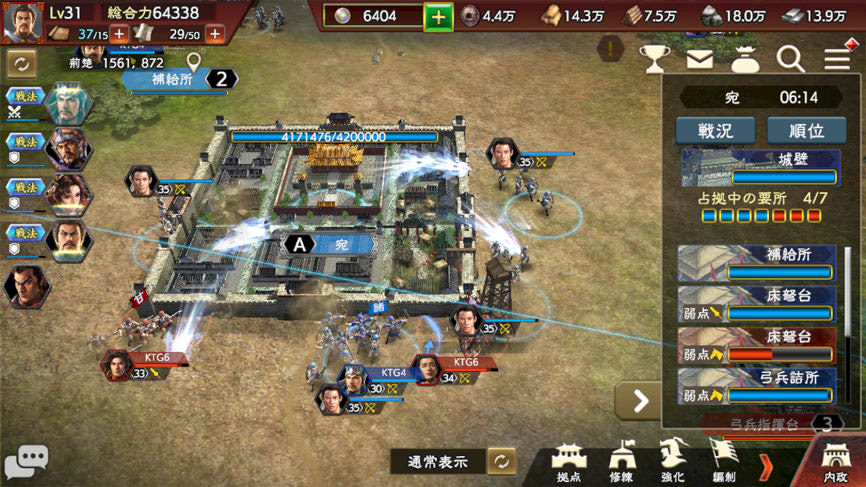Screen dimensions: 866x487
Task: Go to 内政 domestic affairs
Action: [834, 462]
